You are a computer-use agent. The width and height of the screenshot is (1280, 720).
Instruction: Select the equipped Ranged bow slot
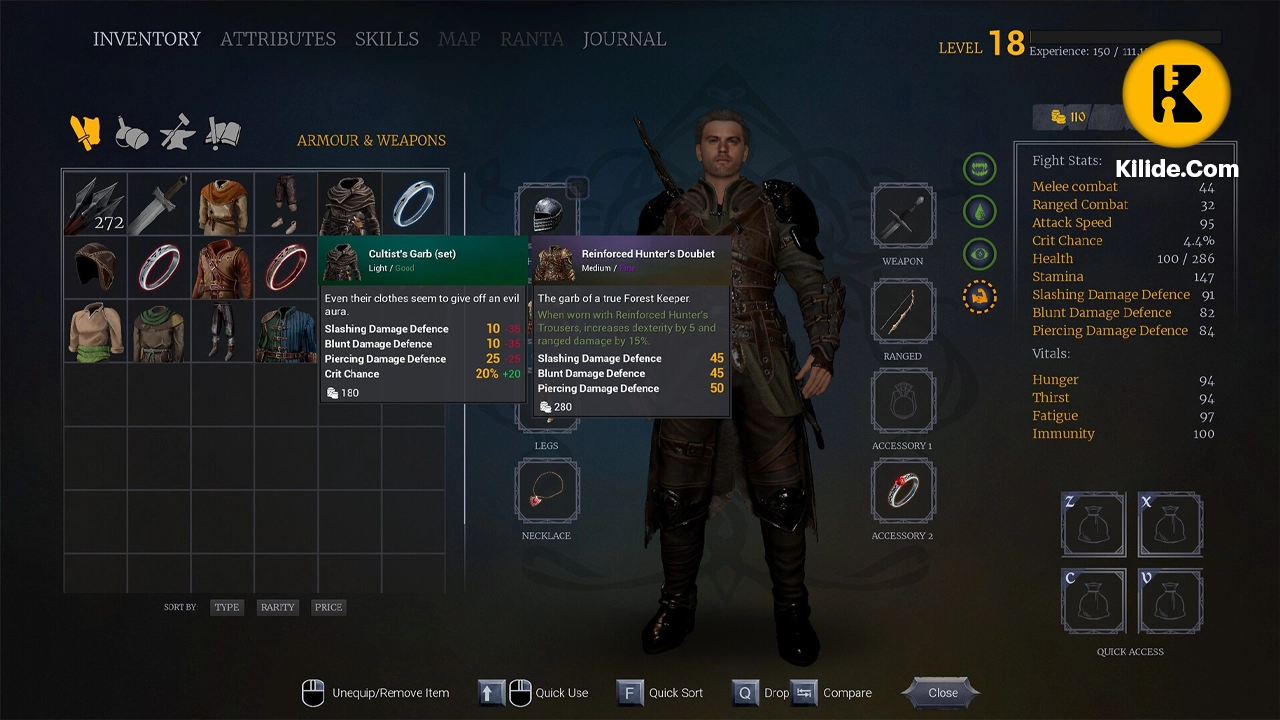(x=903, y=311)
